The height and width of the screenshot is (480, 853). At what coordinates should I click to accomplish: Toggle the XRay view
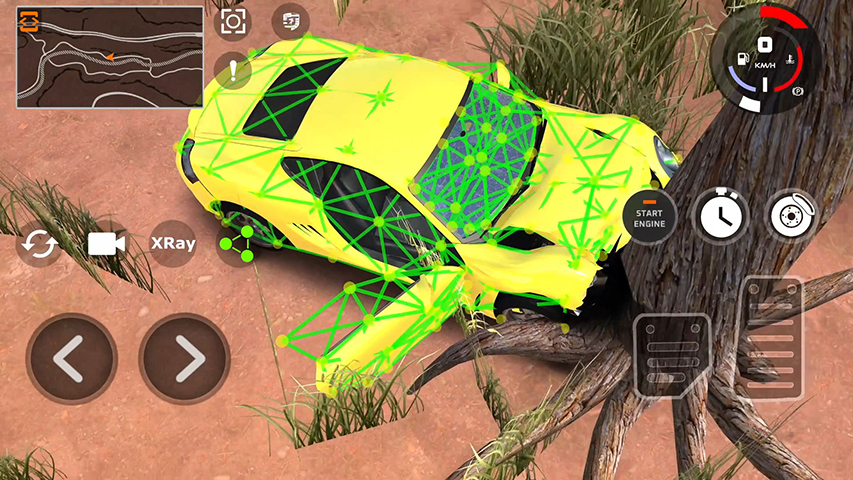click(x=172, y=242)
